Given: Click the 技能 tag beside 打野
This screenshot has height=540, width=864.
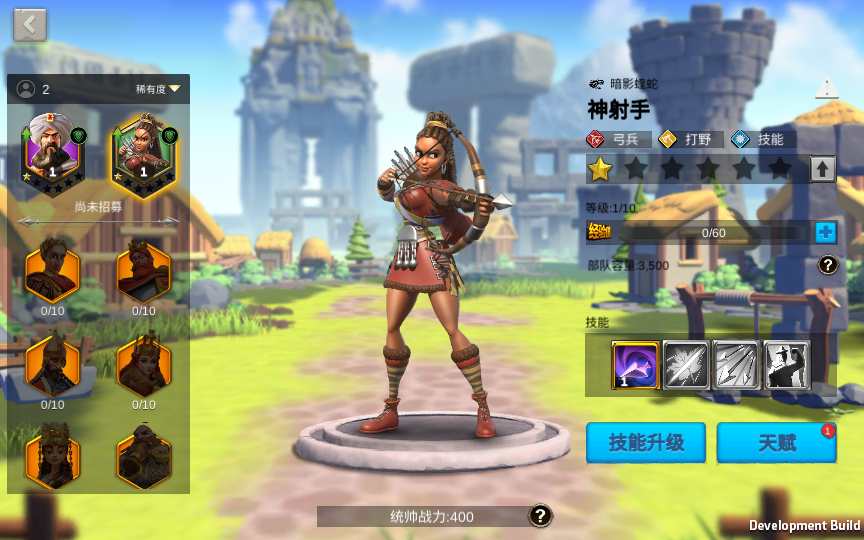Looking at the screenshot, I should pos(759,140).
